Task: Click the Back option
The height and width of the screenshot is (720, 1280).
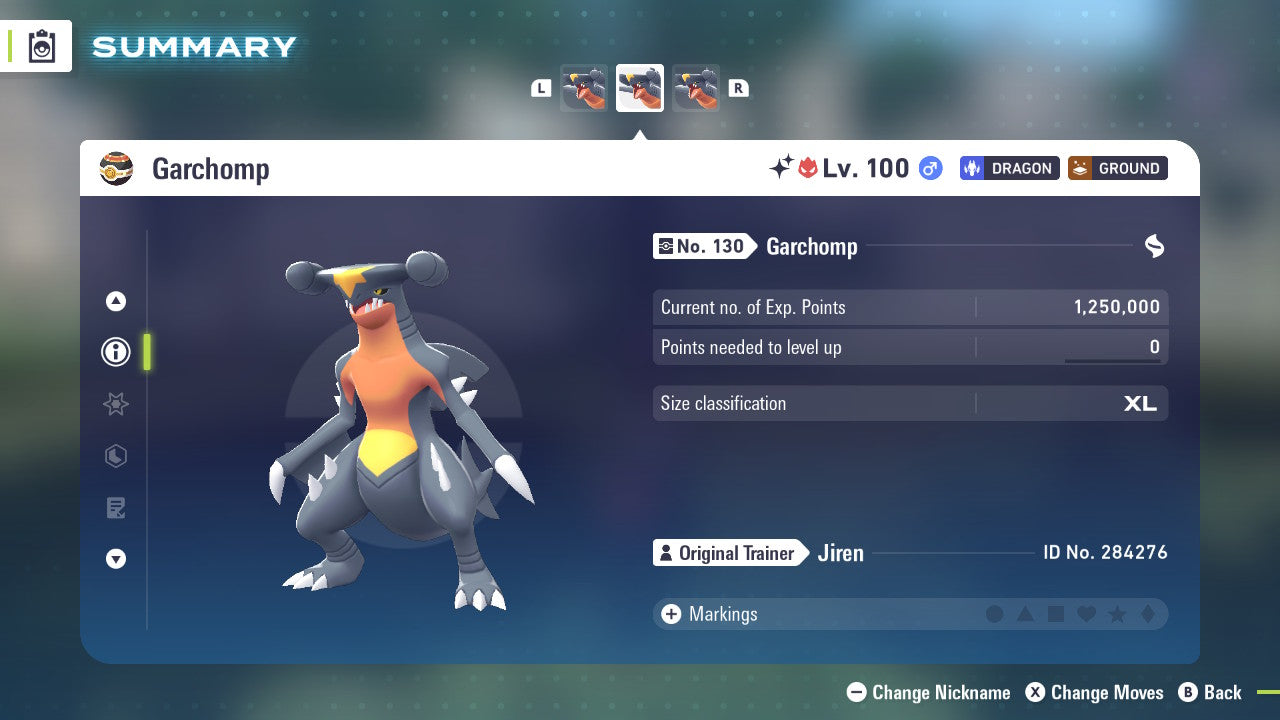Action: click(x=1211, y=692)
